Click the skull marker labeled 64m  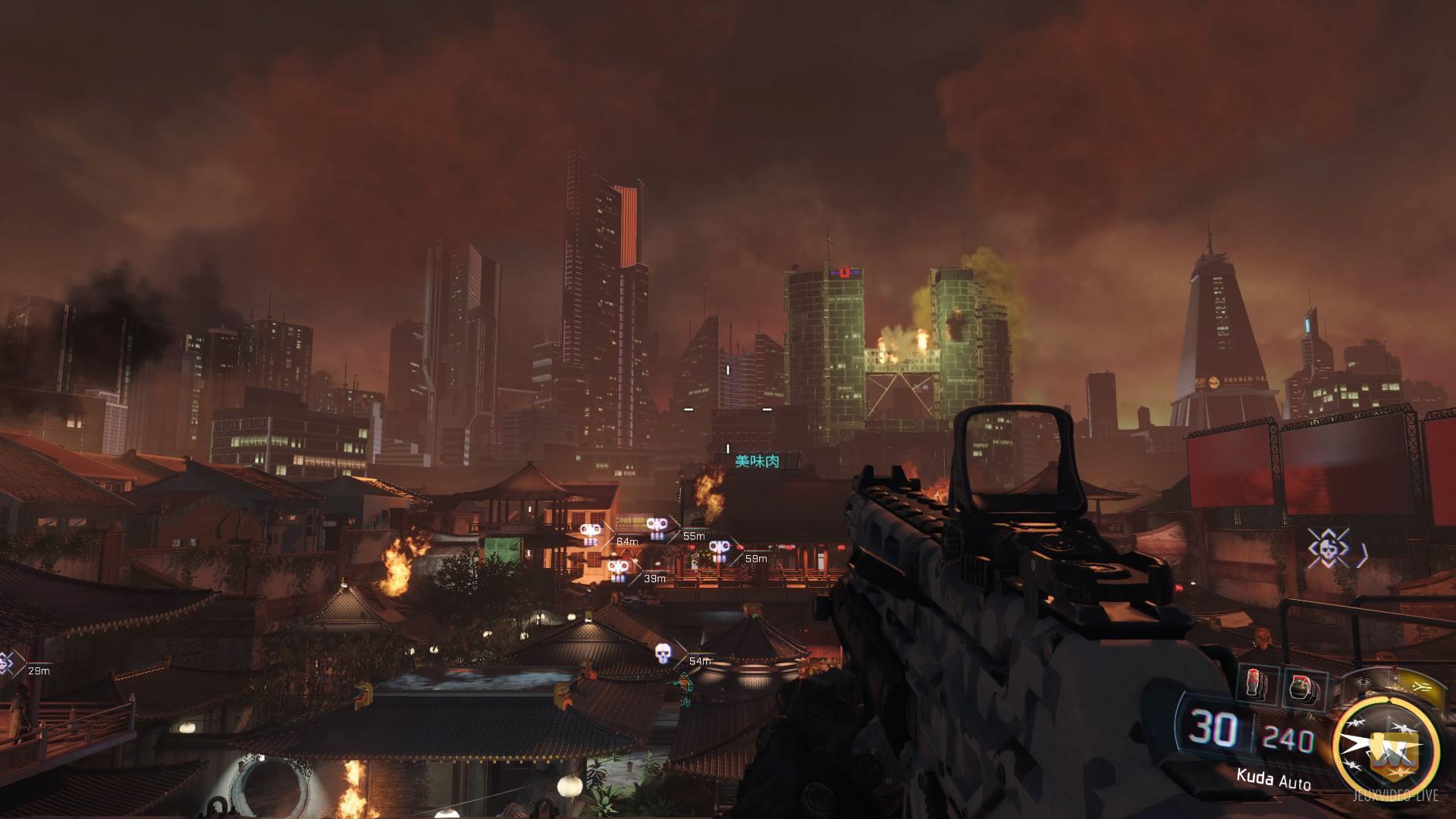coord(590,533)
